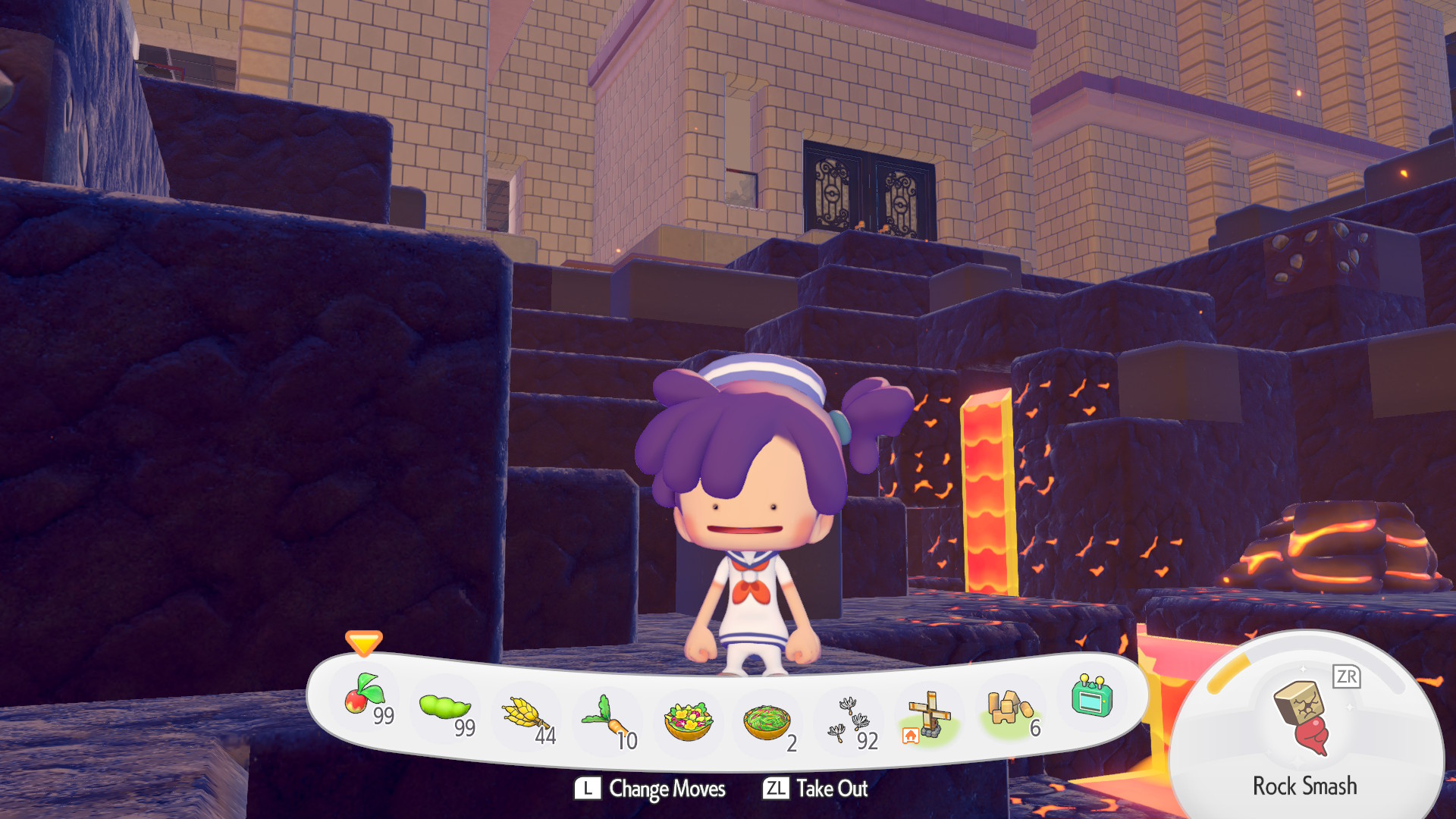The width and height of the screenshot is (1456, 819).
Task: Pick the flower salad bowl
Action: pyautogui.click(x=689, y=721)
